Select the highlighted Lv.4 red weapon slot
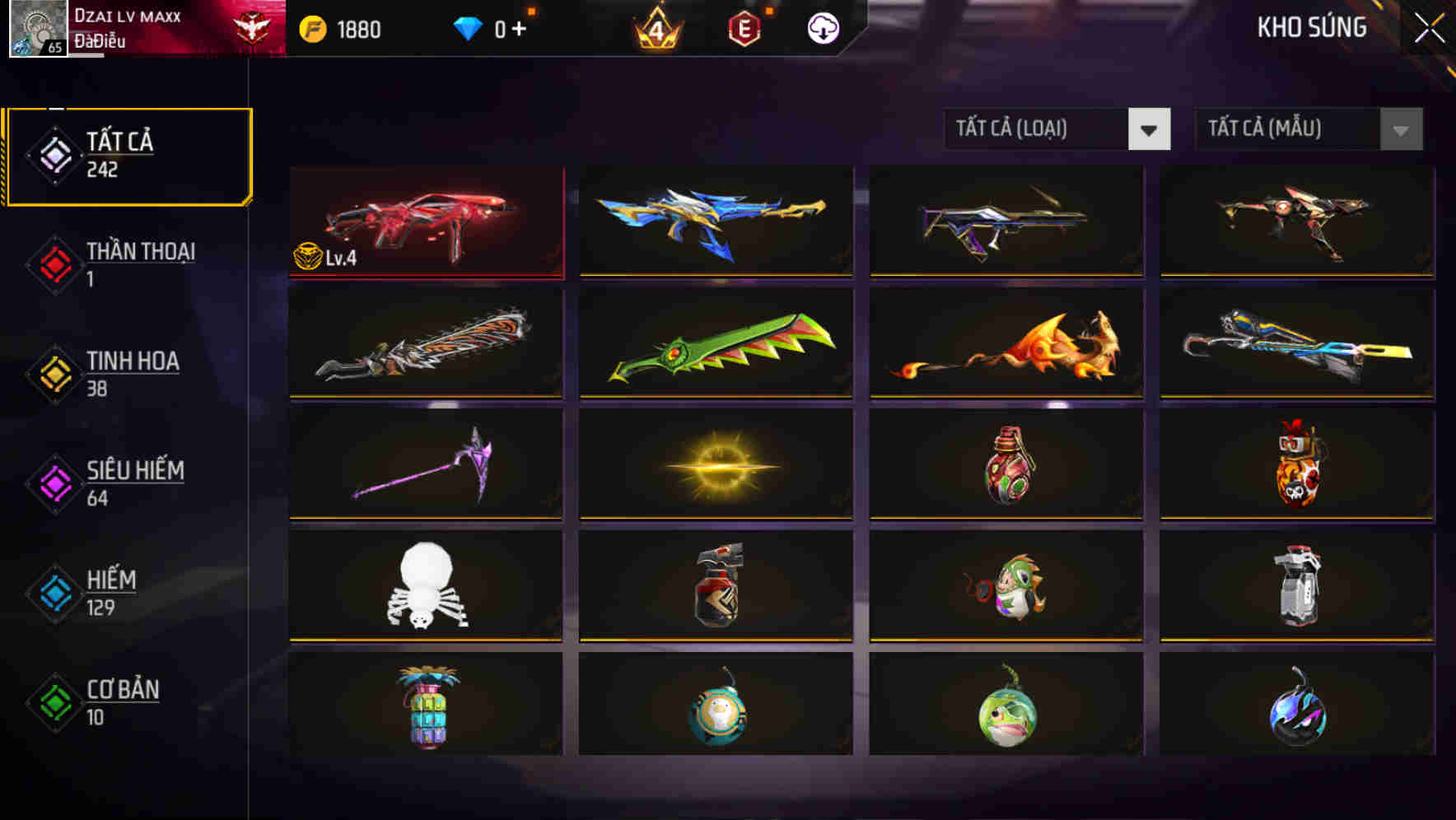The width and height of the screenshot is (1456, 820). pyautogui.click(x=425, y=222)
